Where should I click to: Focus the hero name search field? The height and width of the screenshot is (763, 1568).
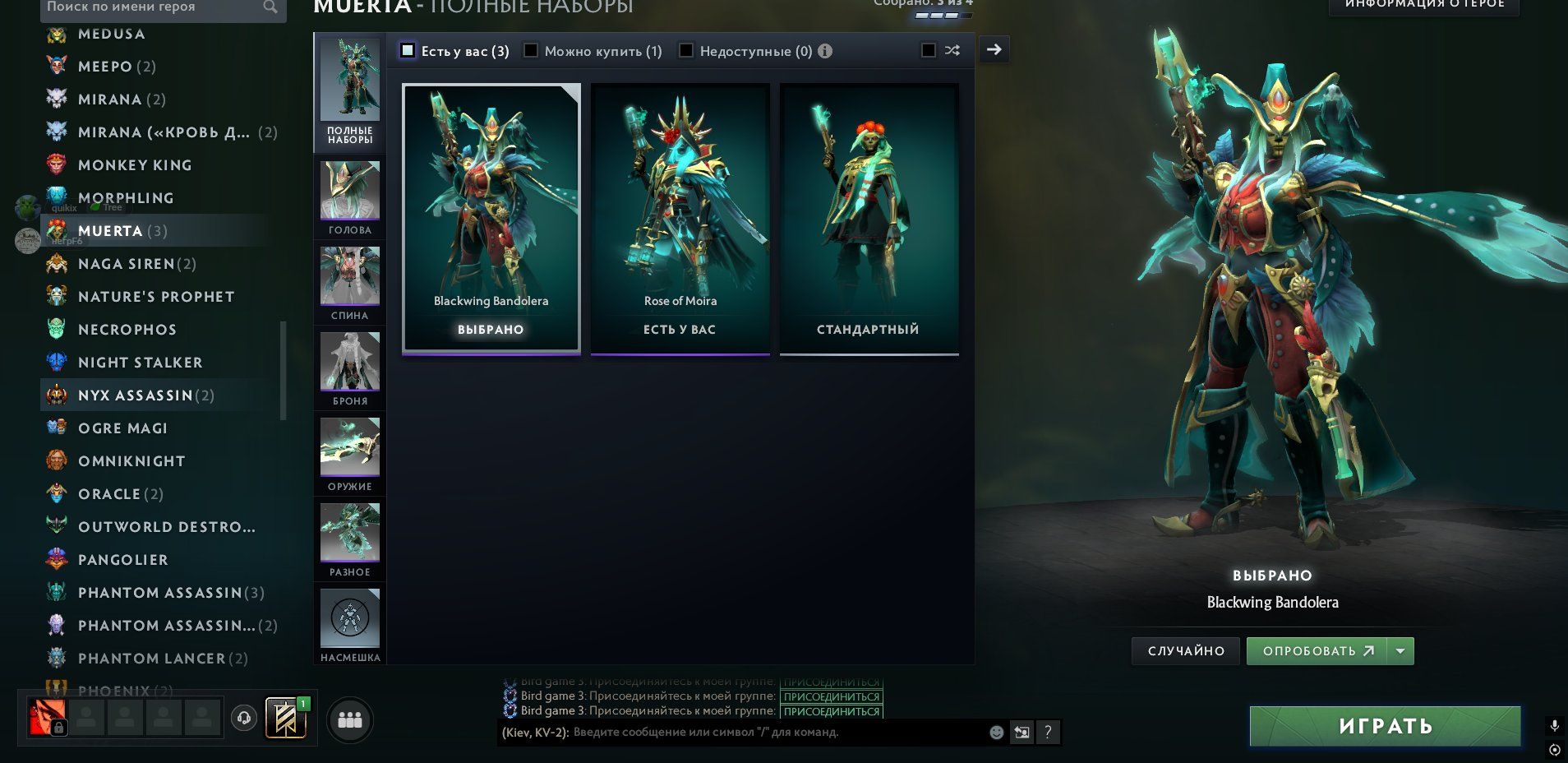[152, 7]
